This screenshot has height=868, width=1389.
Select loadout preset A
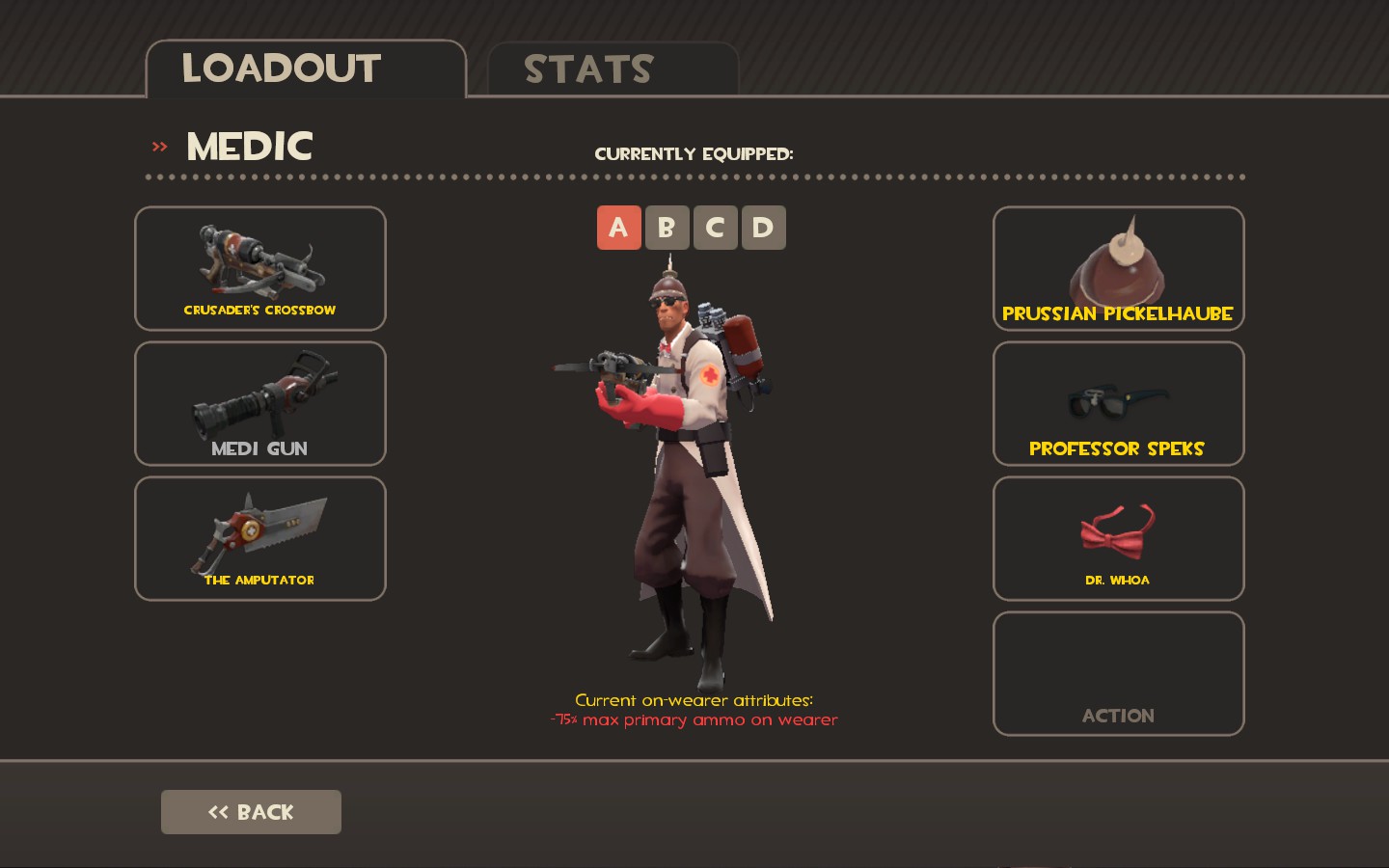(x=618, y=228)
